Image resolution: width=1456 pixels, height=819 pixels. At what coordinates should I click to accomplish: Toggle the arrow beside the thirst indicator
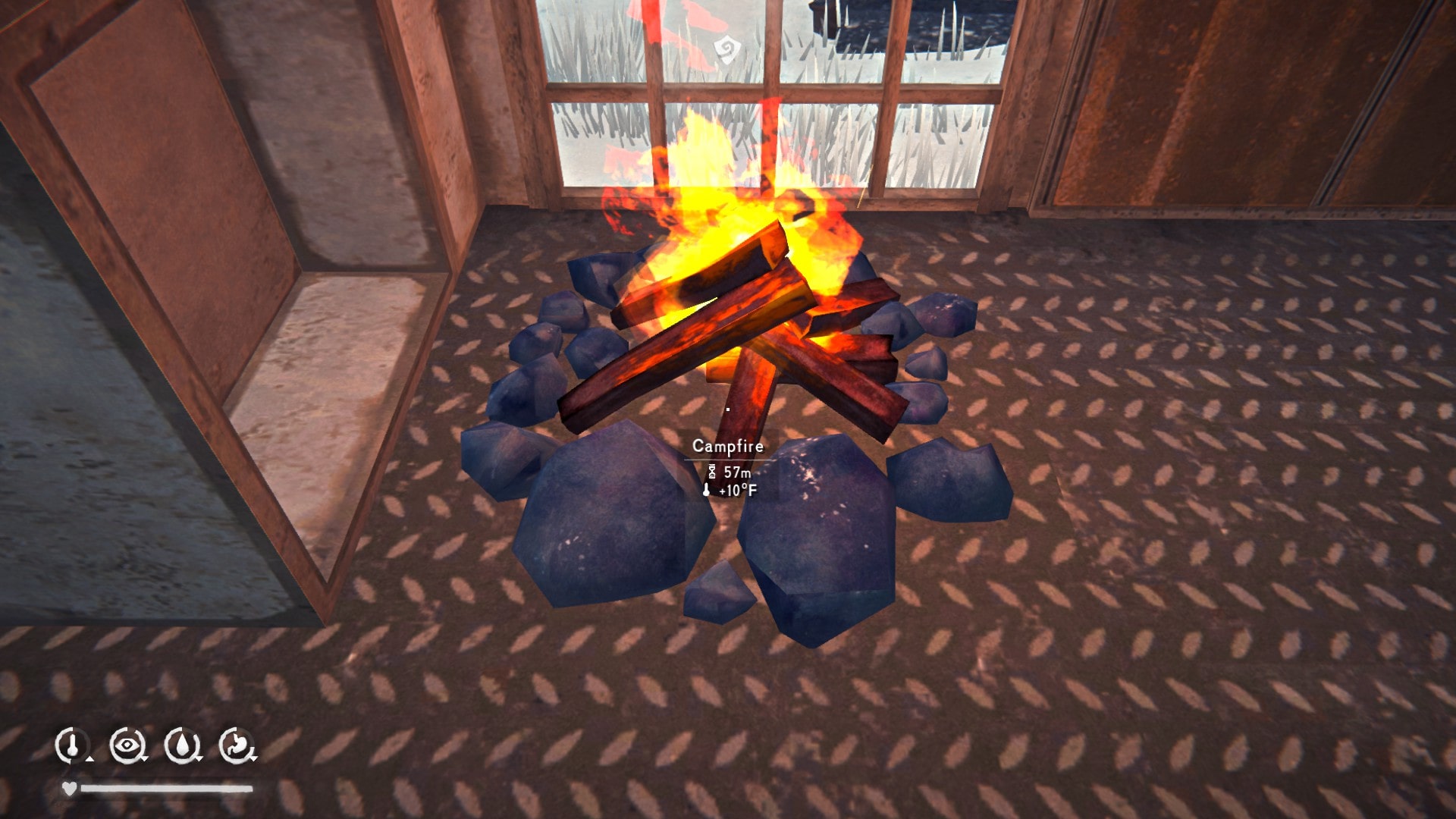pyautogui.click(x=199, y=758)
